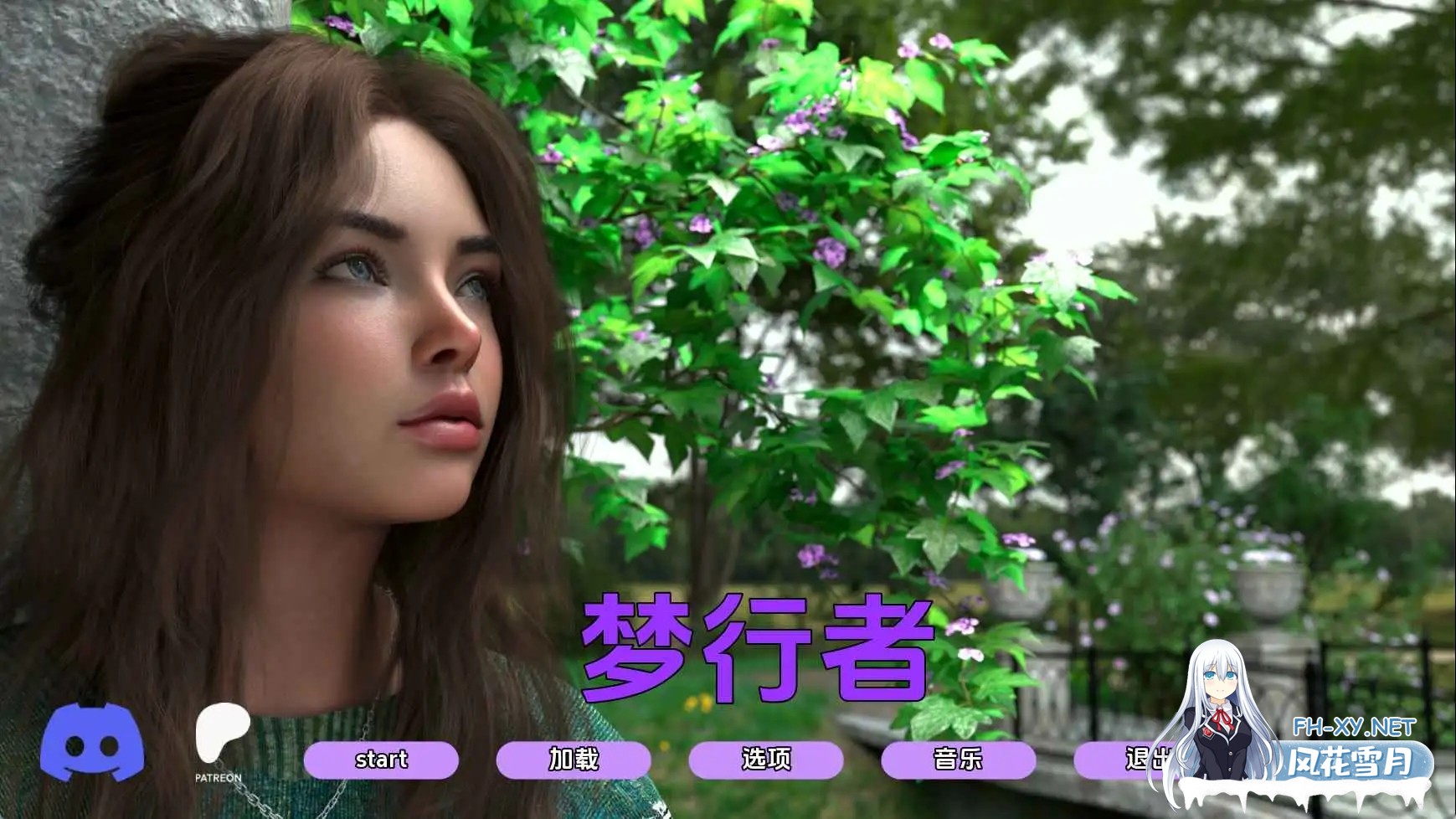Click 退出 to quit the game
Screen dimensions: 1456x819
[x=1145, y=760]
